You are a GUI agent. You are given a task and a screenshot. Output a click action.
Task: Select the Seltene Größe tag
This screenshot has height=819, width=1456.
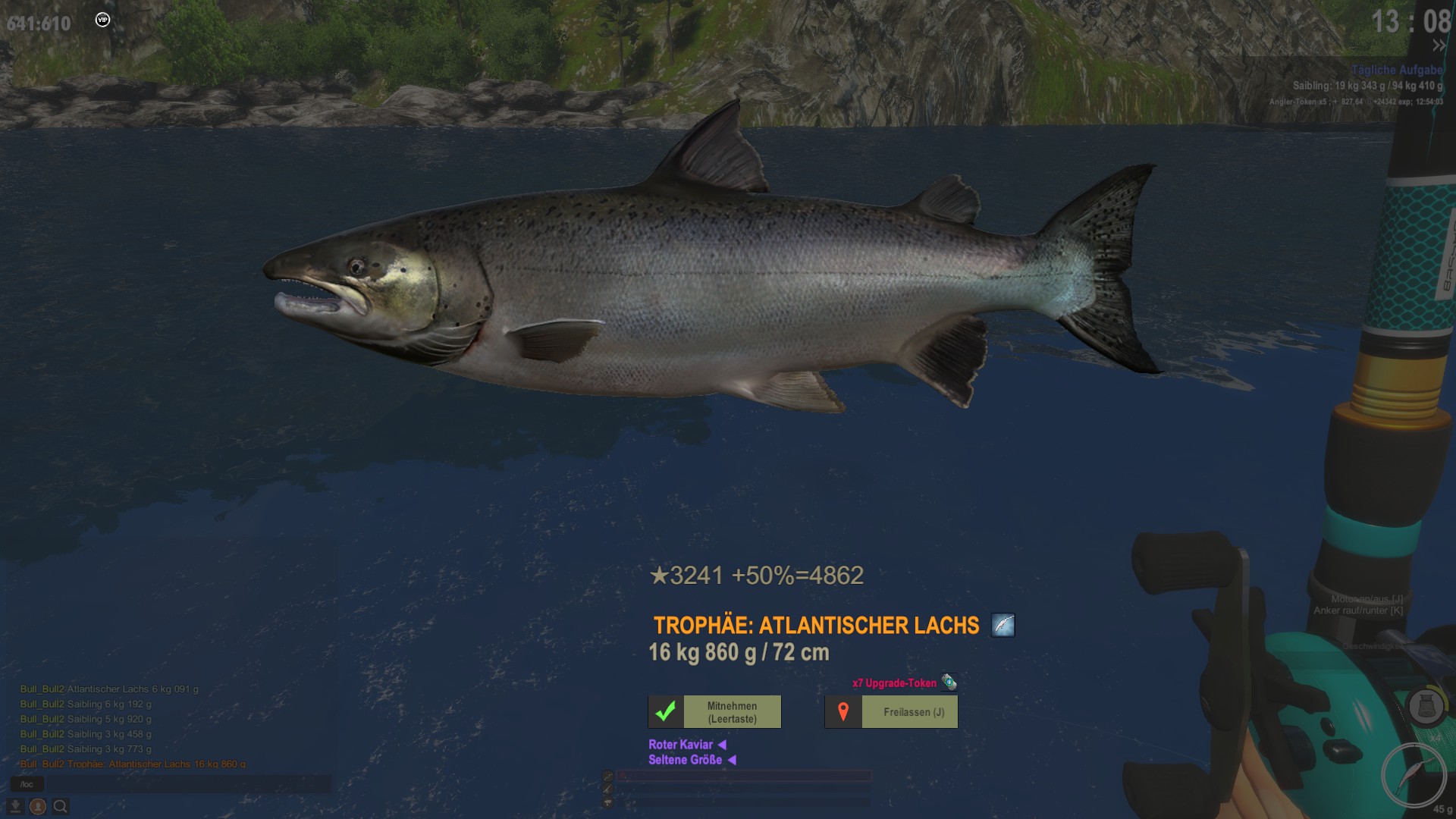(x=686, y=760)
